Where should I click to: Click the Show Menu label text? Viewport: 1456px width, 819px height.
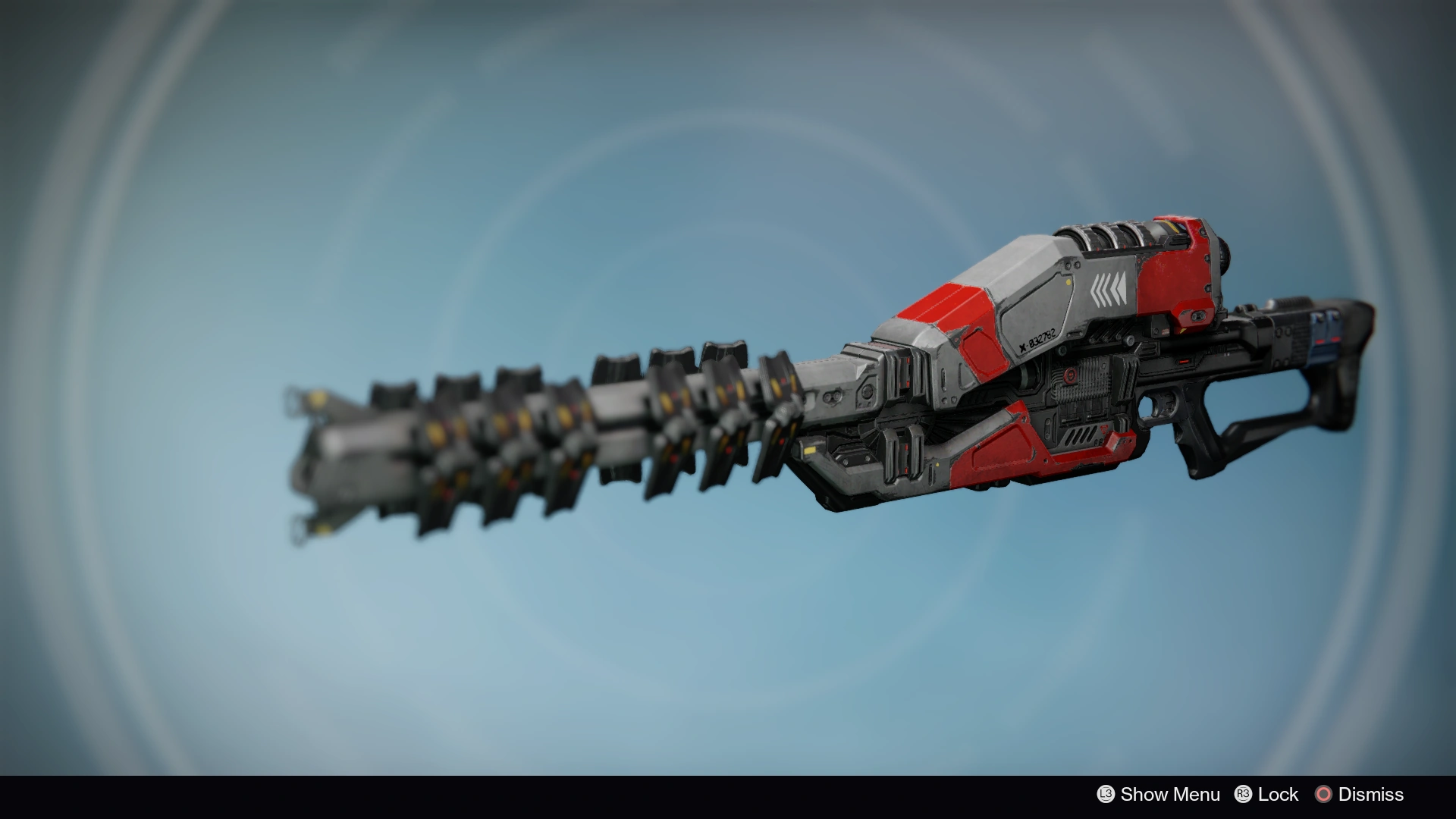[x=1171, y=794]
